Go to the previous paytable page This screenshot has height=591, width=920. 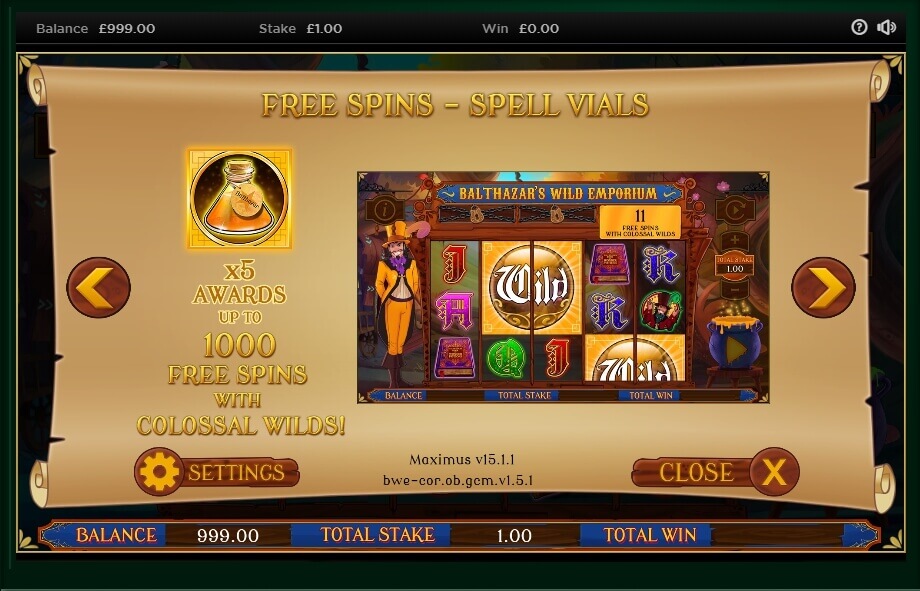(98, 288)
